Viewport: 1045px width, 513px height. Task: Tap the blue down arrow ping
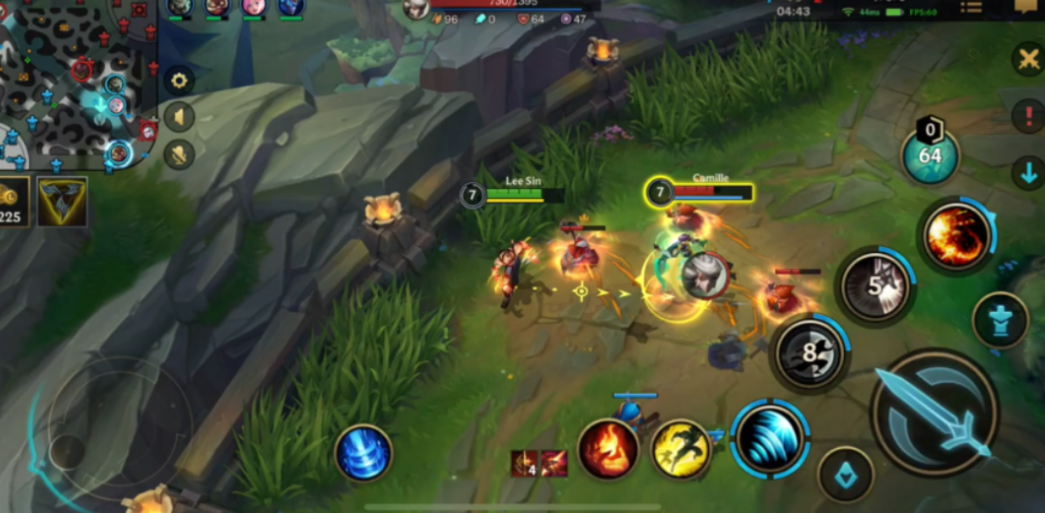point(1029,173)
